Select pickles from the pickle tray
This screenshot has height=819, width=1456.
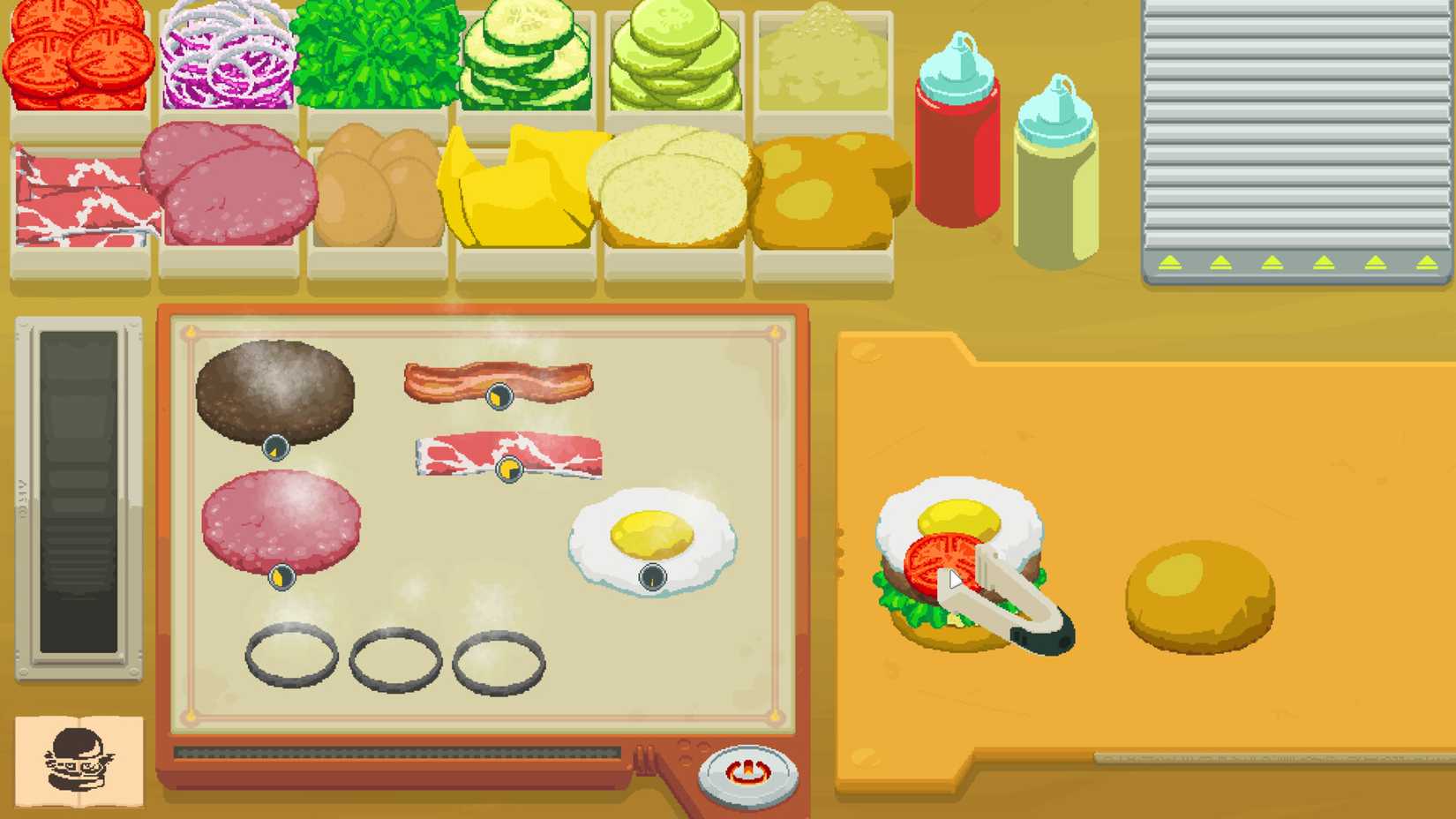(x=675, y=53)
